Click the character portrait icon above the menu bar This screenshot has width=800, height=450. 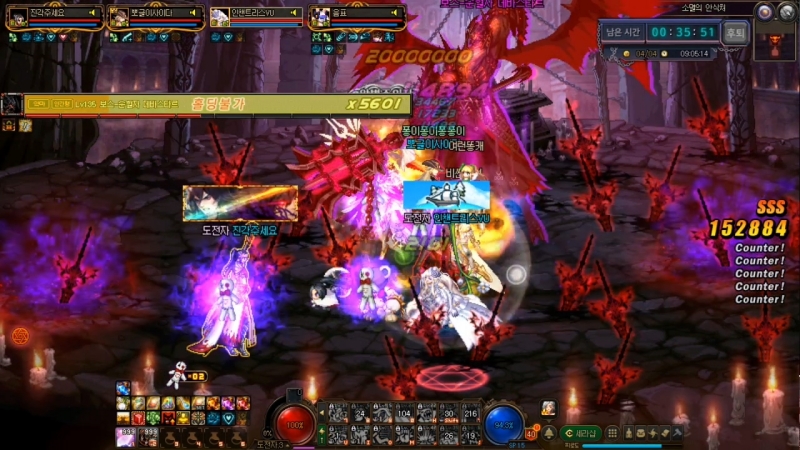coord(548,408)
